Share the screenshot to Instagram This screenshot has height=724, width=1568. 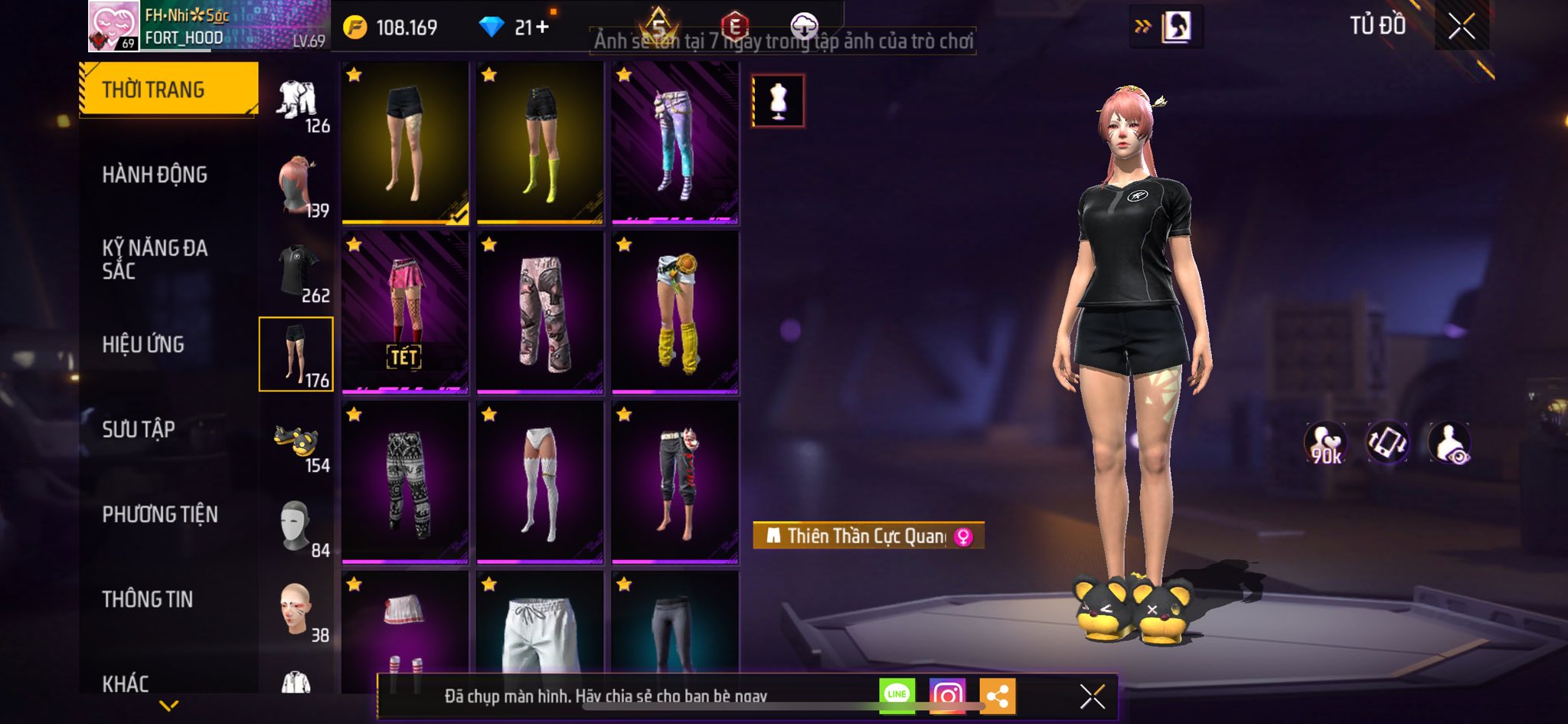tap(947, 696)
